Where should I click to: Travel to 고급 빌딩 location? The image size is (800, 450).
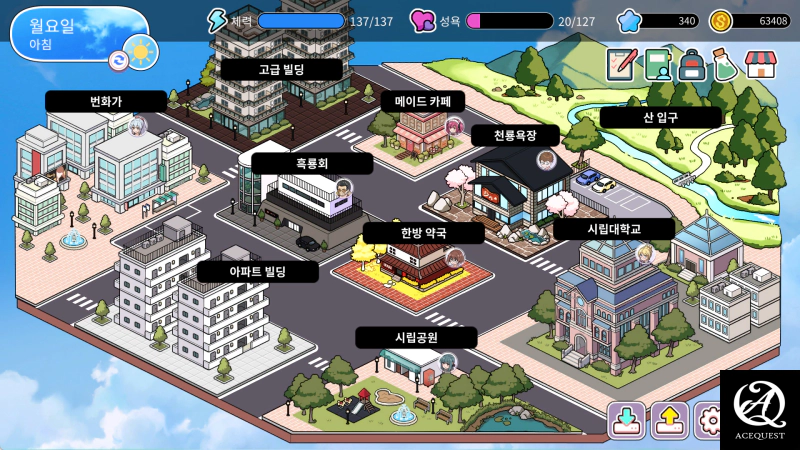[x=282, y=70]
